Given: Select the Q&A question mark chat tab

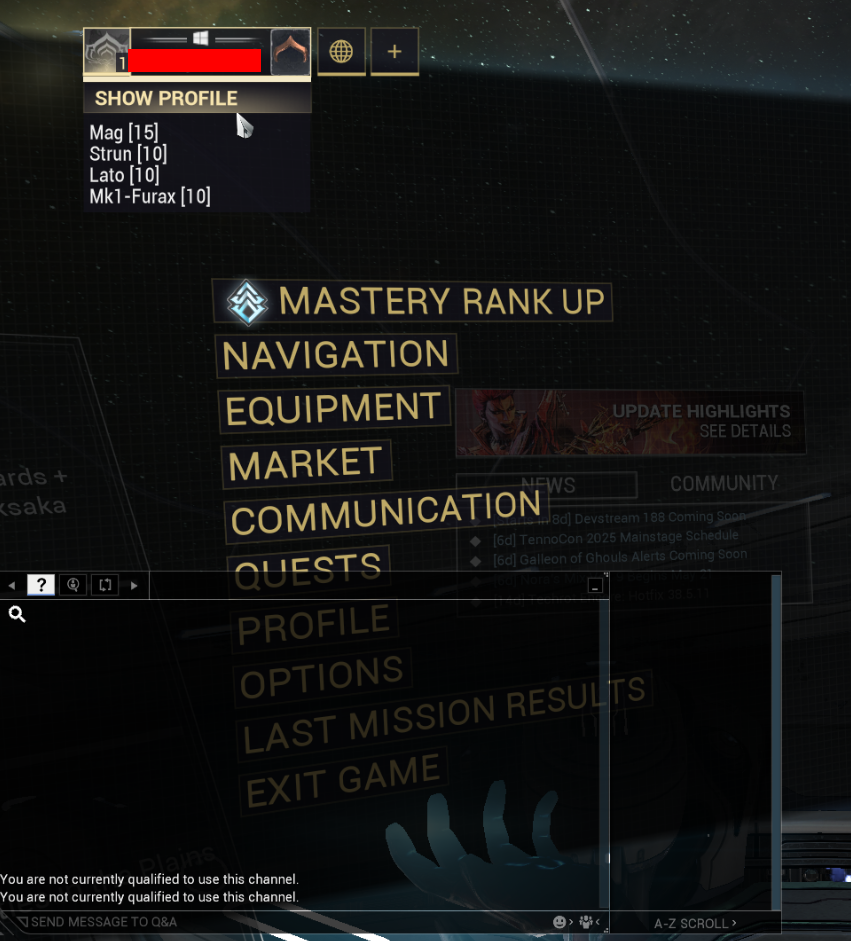Looking at the screenshot, I should pos(41,585).
